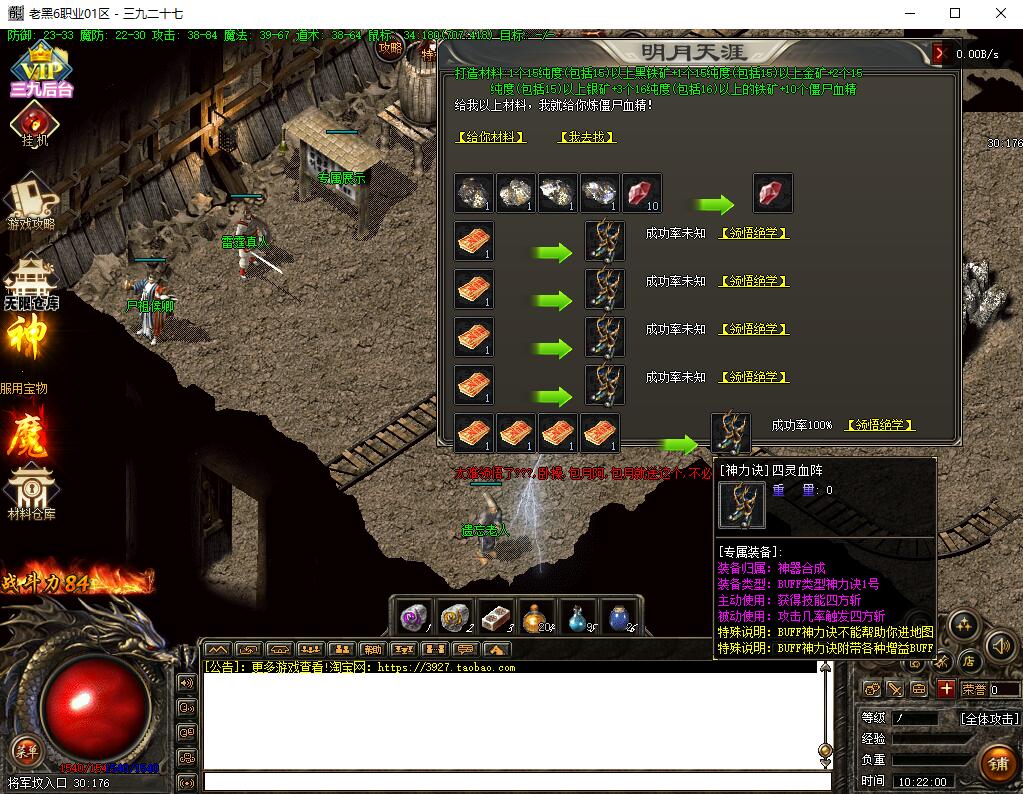Click the speaker sound button

tap(1000, 645)
